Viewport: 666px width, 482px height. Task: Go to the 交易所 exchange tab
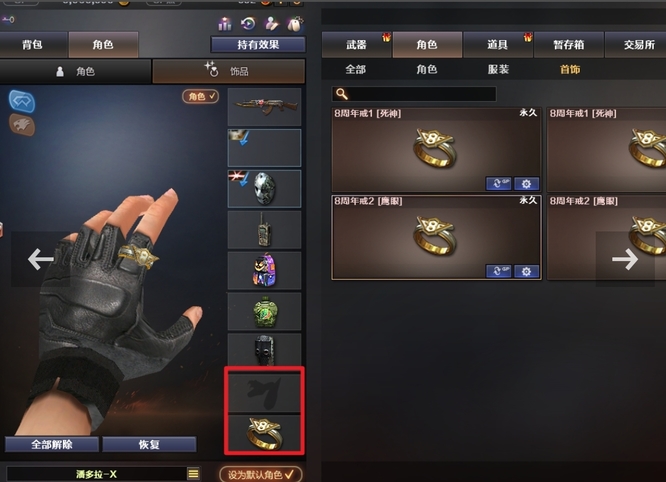tap(639, 45)
